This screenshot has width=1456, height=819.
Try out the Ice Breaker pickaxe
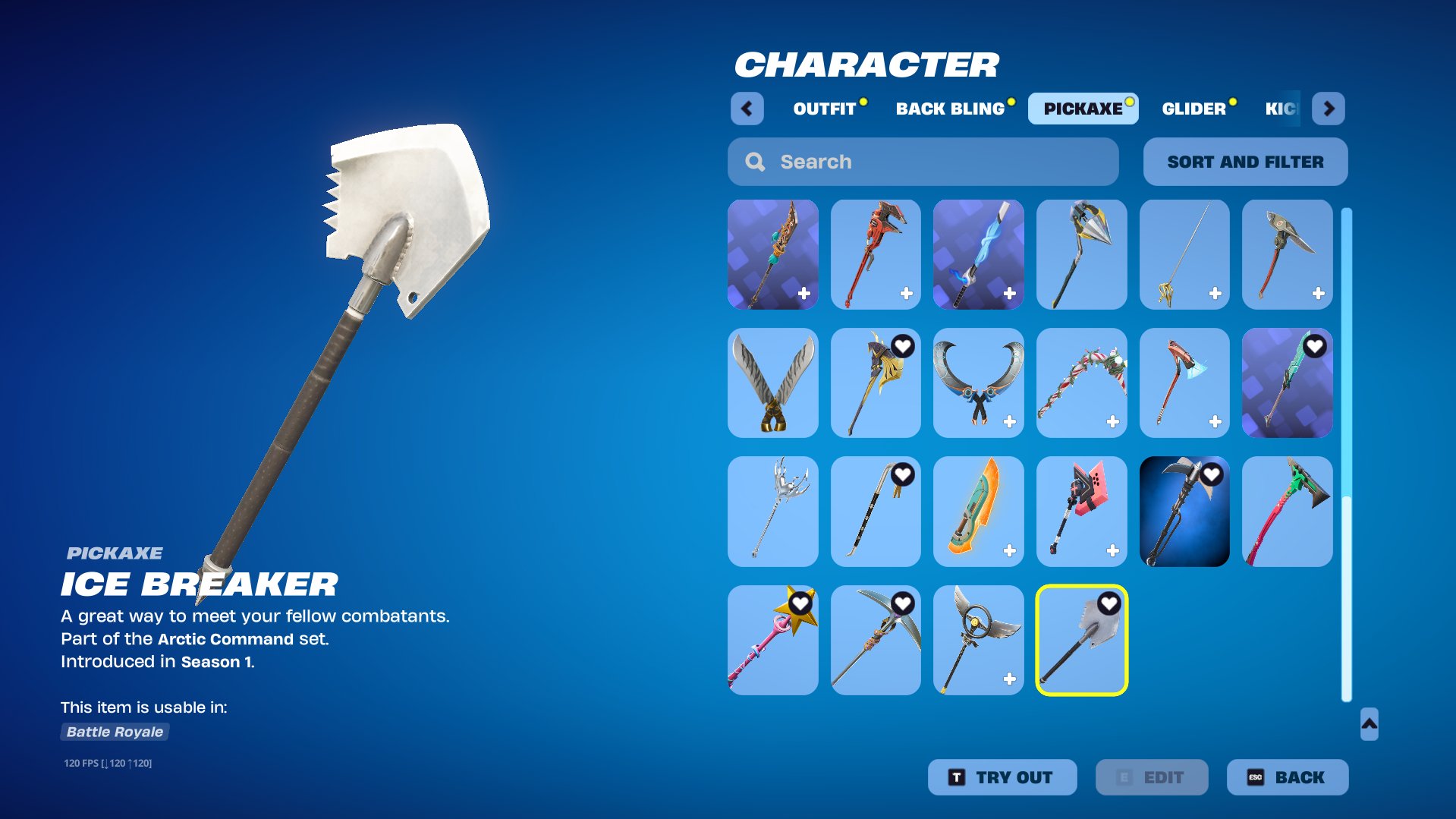pyautogui.click(x=1002, y=777)
